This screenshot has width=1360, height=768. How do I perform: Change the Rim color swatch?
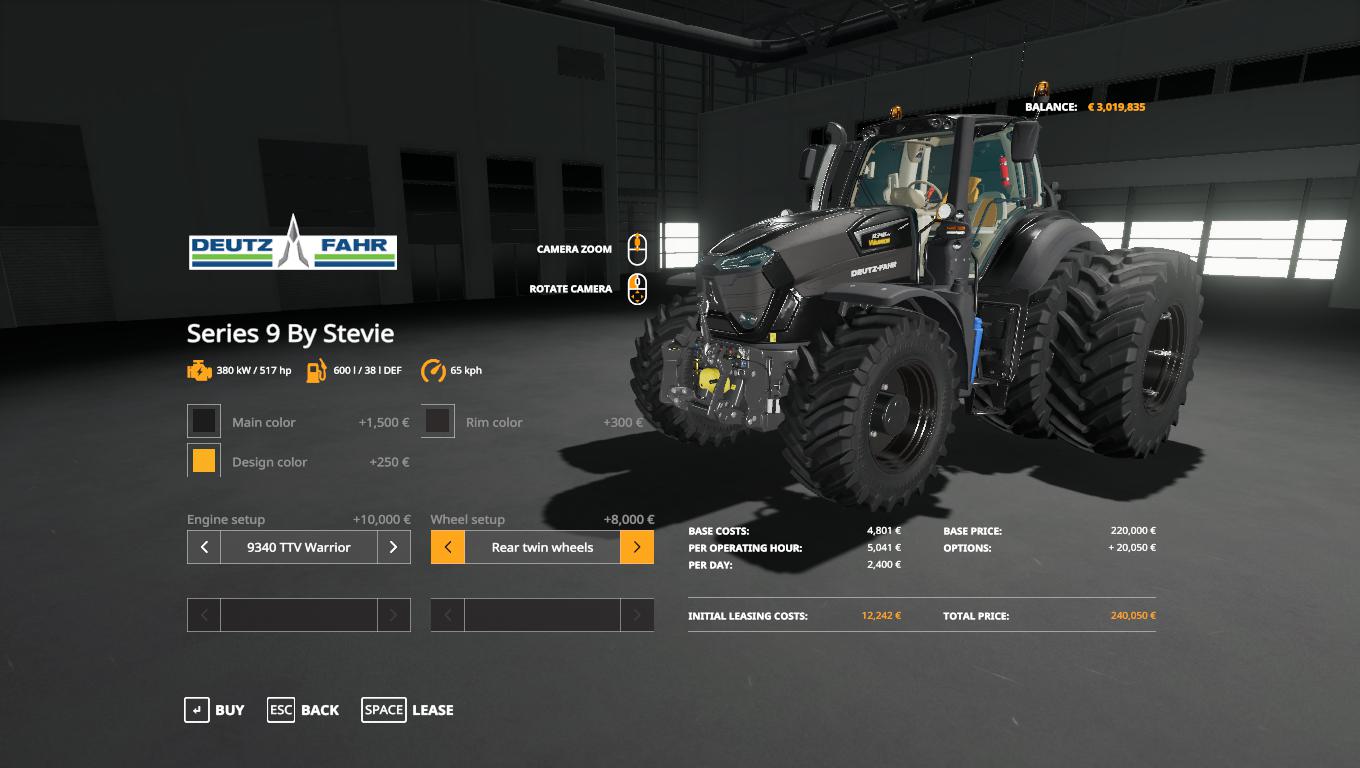(438, 422)
